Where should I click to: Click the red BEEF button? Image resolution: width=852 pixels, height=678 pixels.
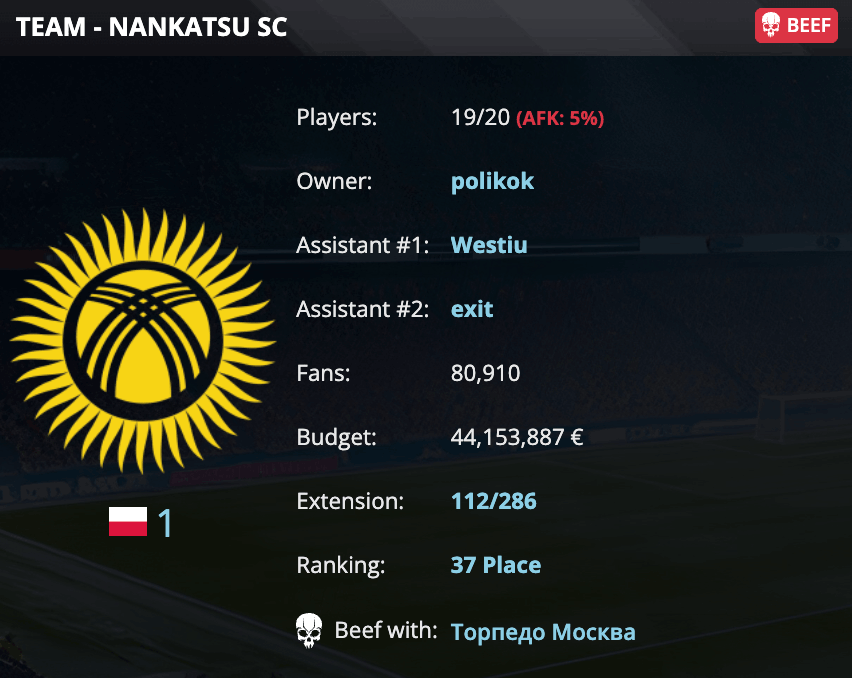click(796, 26)
